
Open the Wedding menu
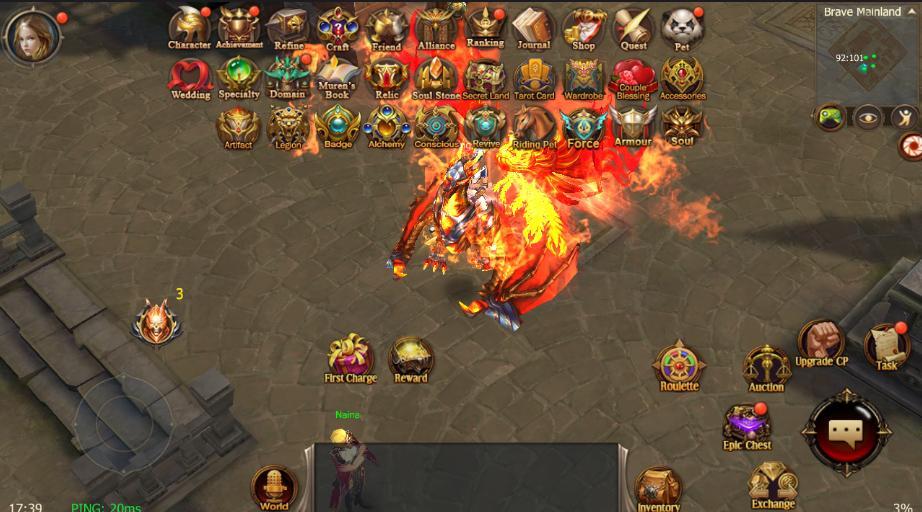coord(189,75)
